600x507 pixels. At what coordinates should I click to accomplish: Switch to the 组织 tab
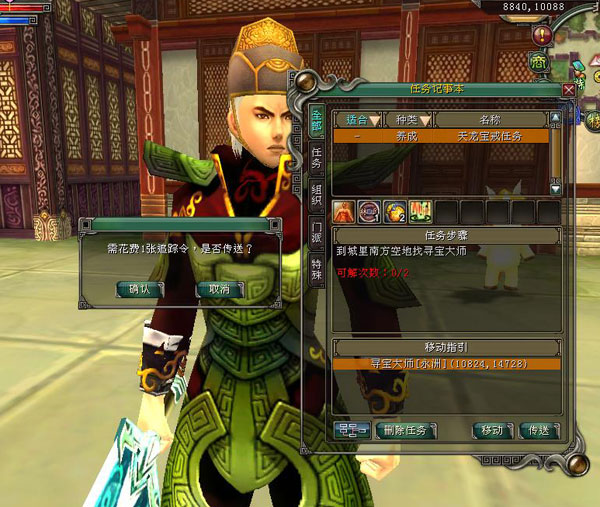click(316, 199)
